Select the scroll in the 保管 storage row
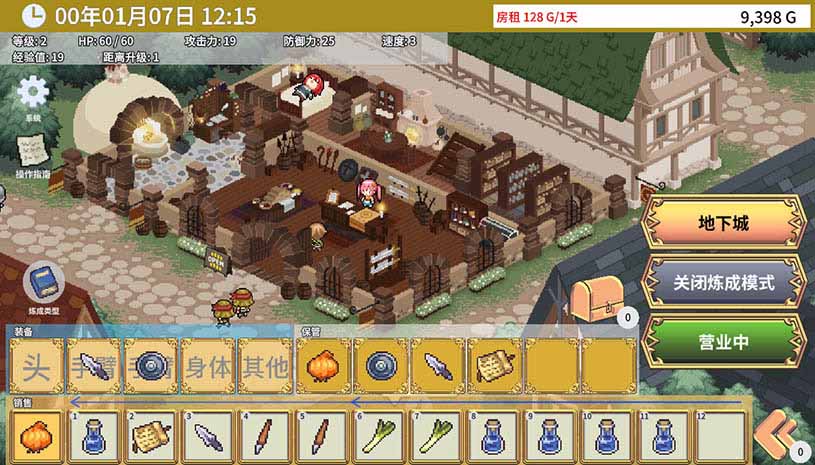This screenshot has width=815, height=465. click(x=495, y=366)
